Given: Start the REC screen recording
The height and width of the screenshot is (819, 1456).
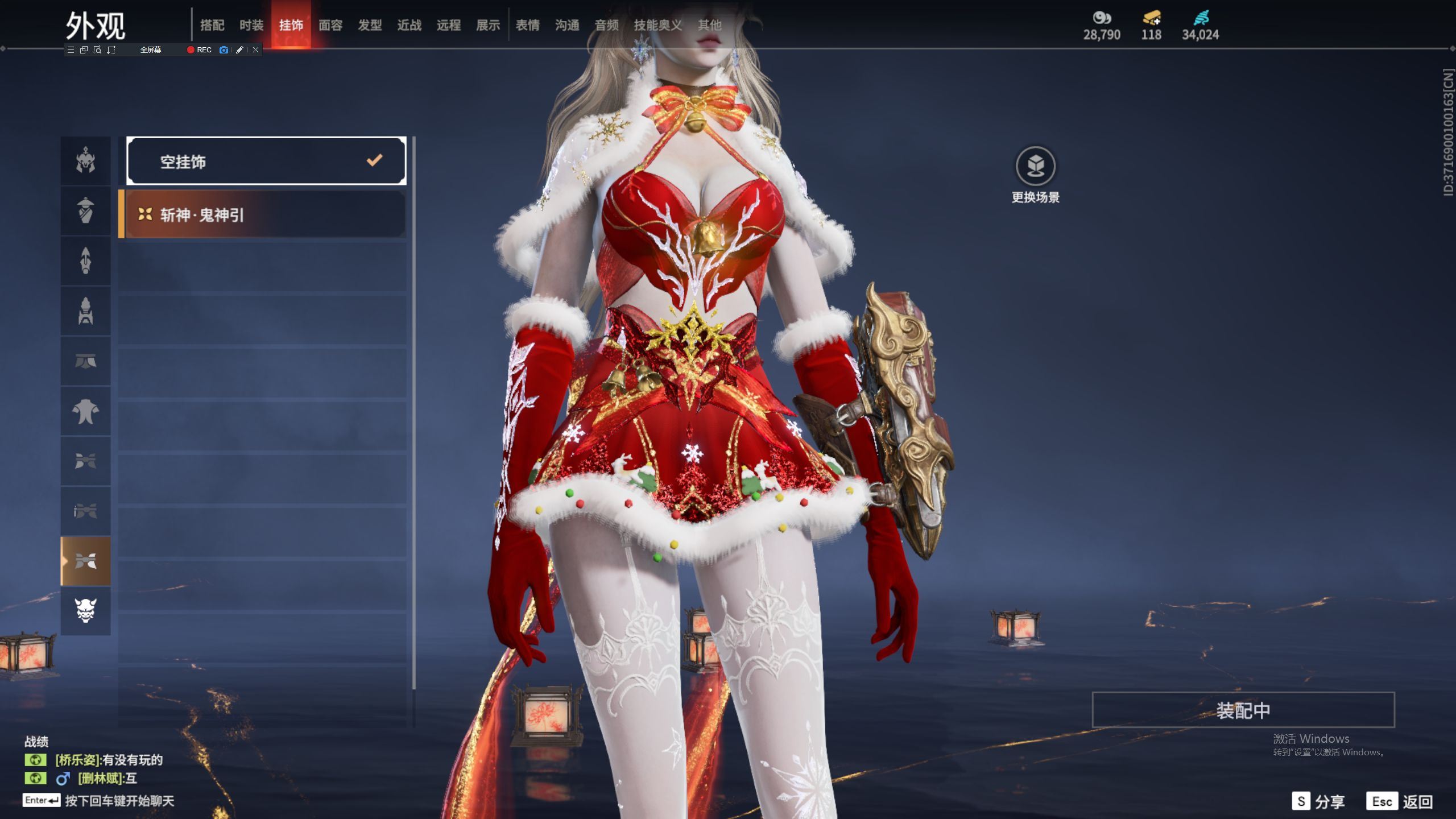Looking at the screenshot, I should pos(199,50).
